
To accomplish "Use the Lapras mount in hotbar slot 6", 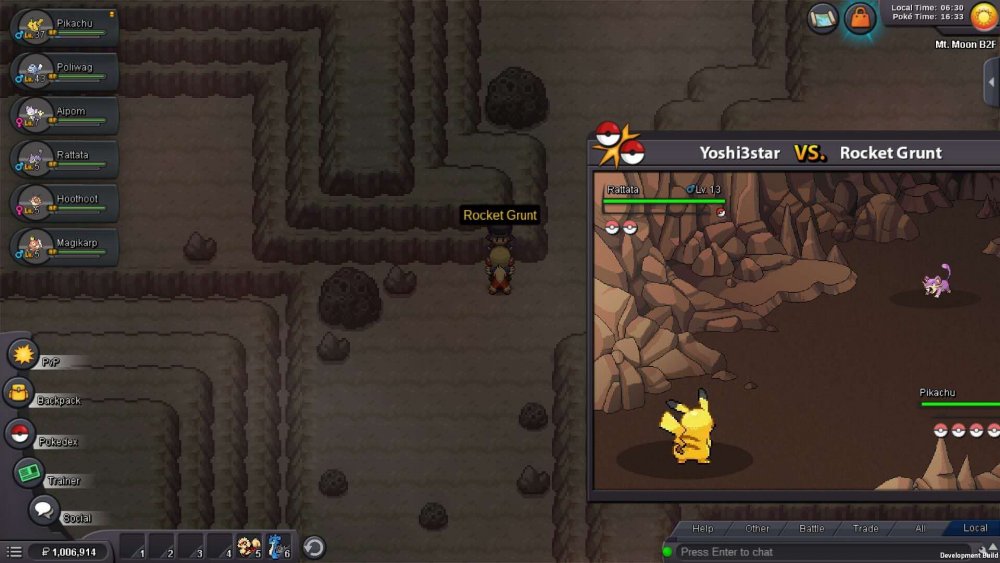I will 278,547.
